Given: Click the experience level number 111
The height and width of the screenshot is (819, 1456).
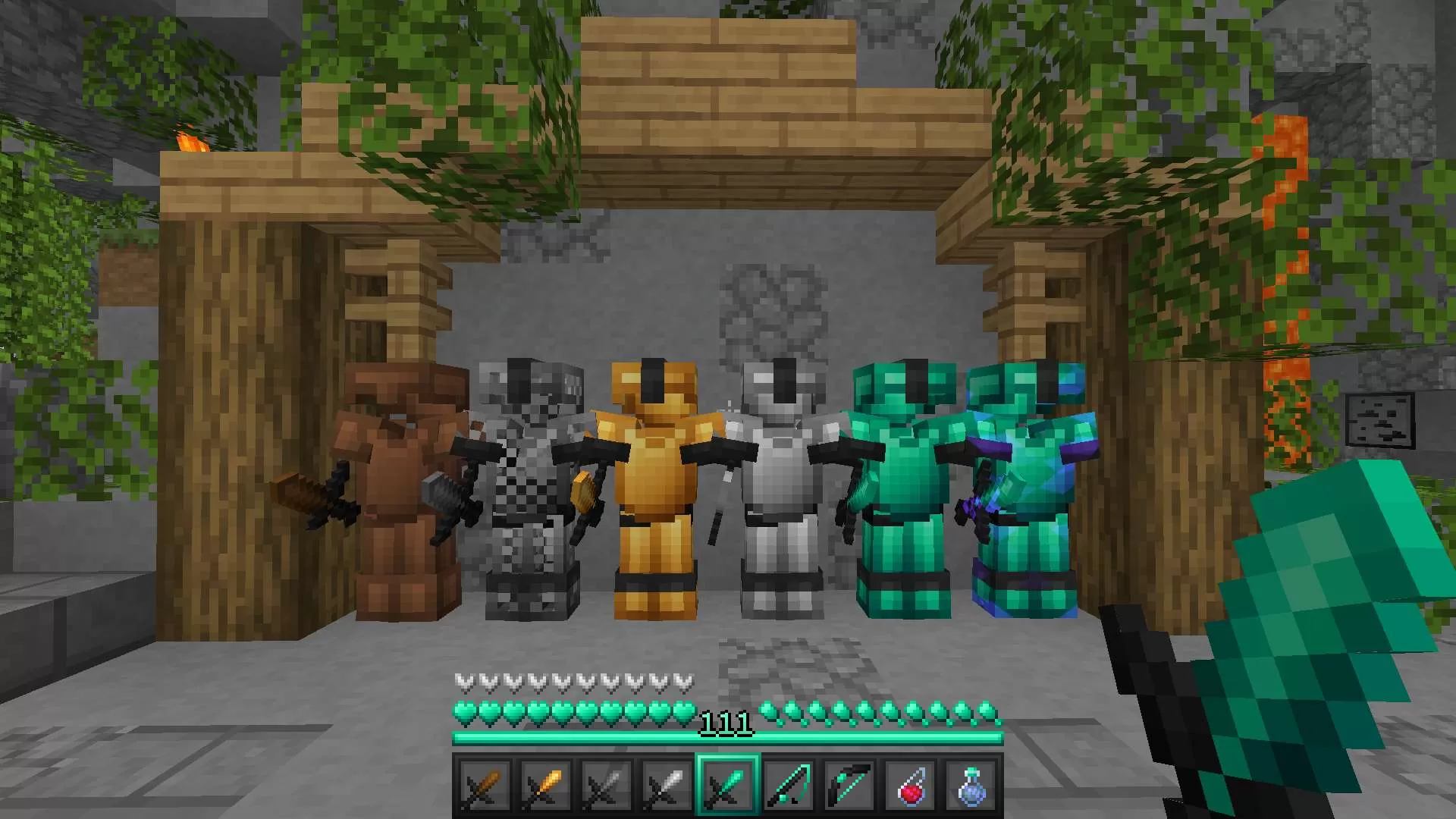Looking at the screenshot, I should coord(726,722).
